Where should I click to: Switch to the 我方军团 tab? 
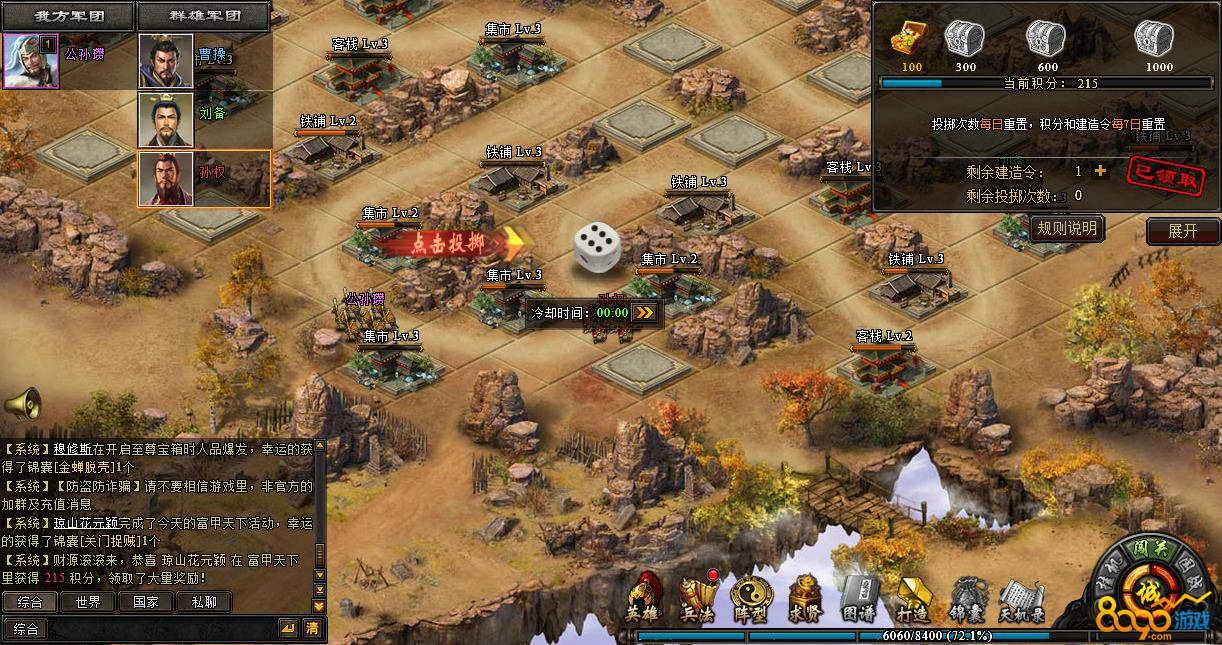pyautogui.click(x=68, y=16)
